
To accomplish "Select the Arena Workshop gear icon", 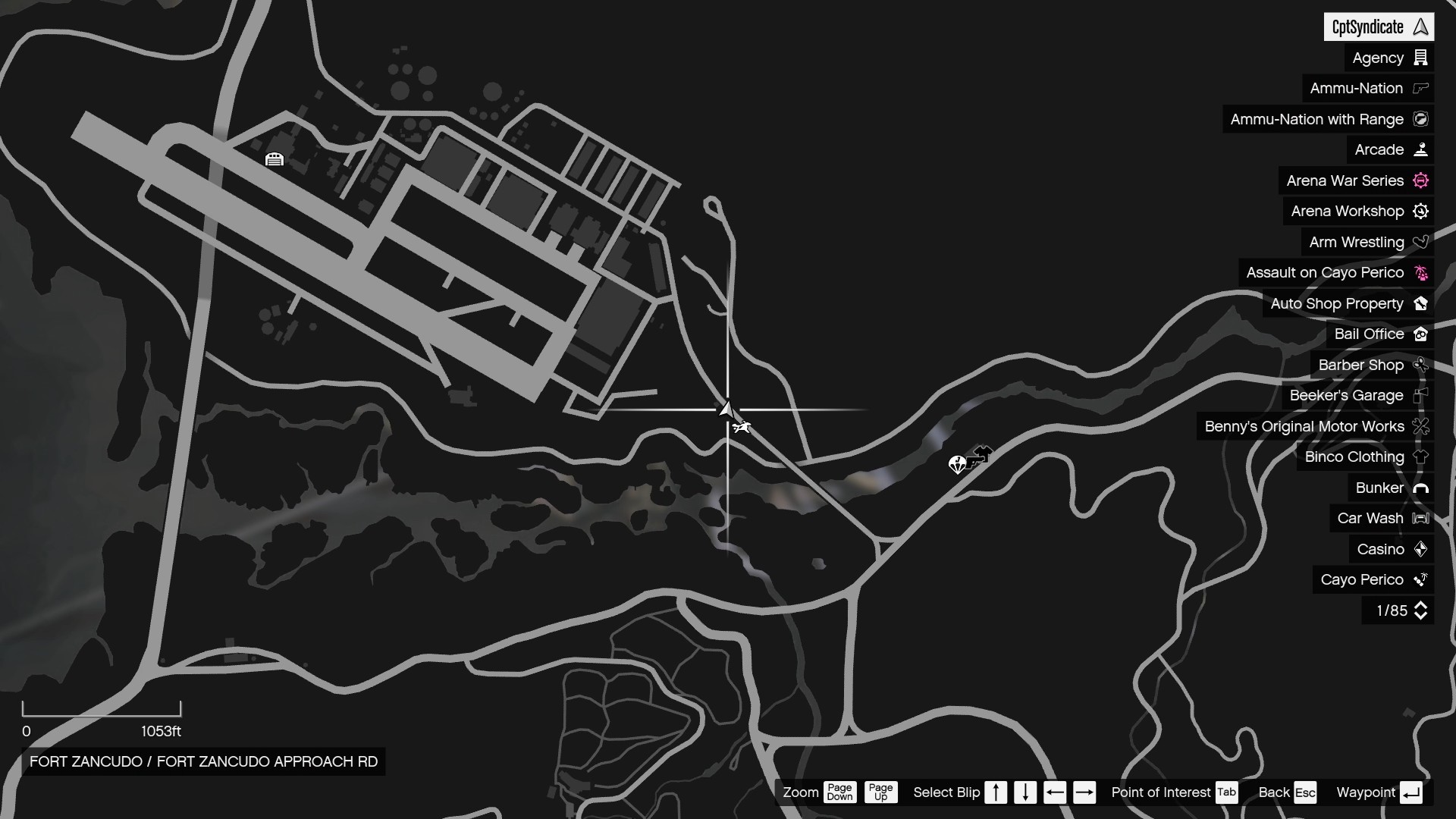I will point(1420,211).
